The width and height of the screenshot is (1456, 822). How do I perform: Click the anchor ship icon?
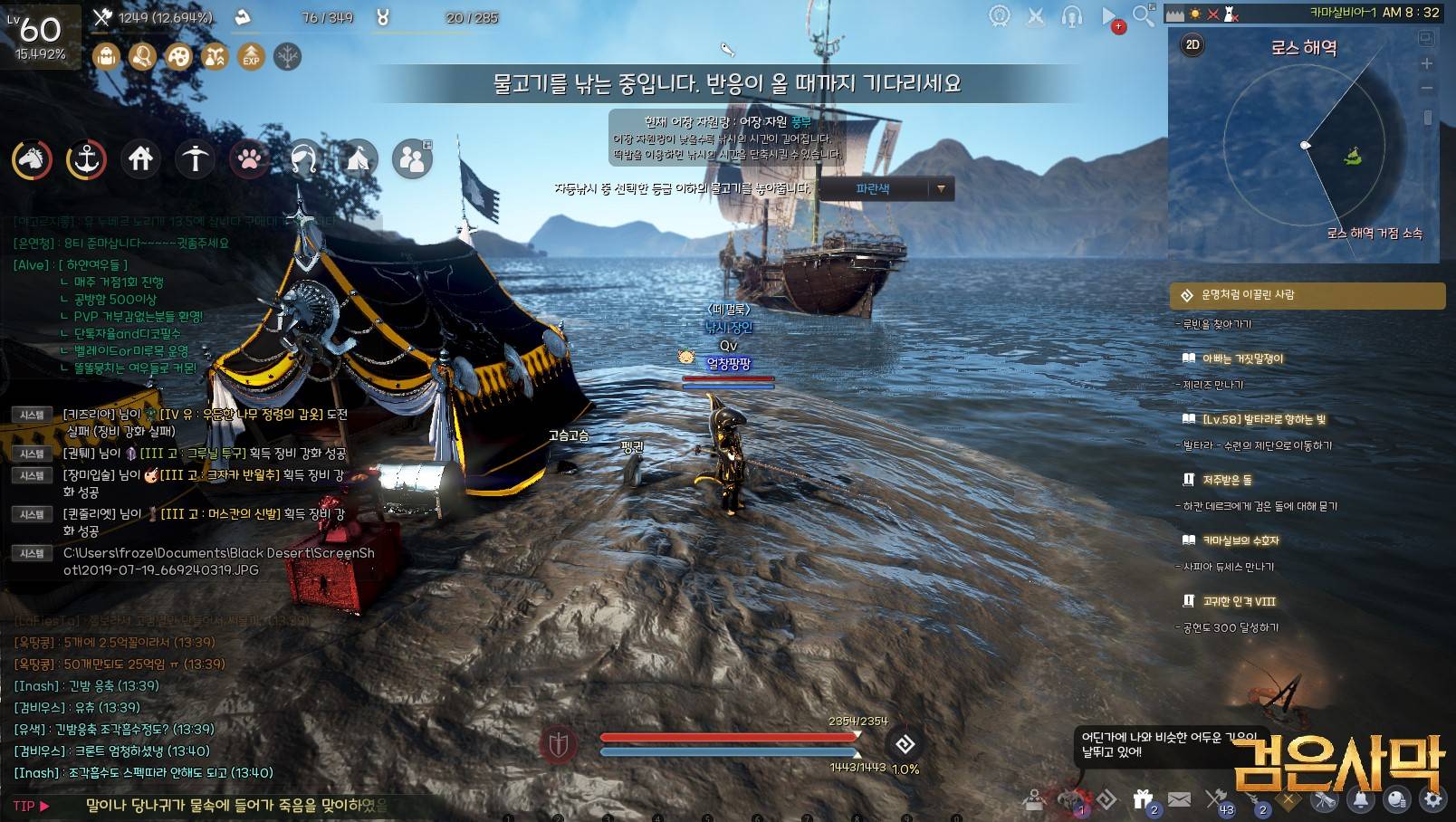(x=86, y=159)
